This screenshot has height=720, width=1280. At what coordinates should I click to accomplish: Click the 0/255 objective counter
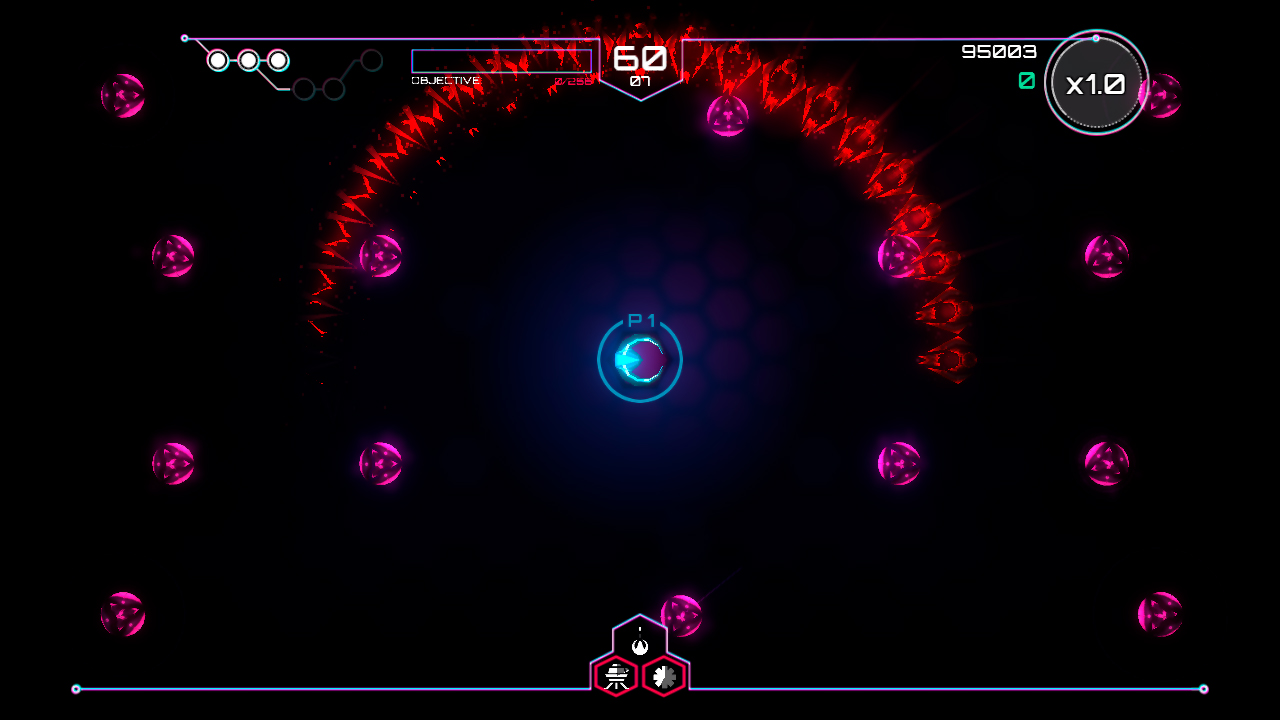[x=574, y=80]
